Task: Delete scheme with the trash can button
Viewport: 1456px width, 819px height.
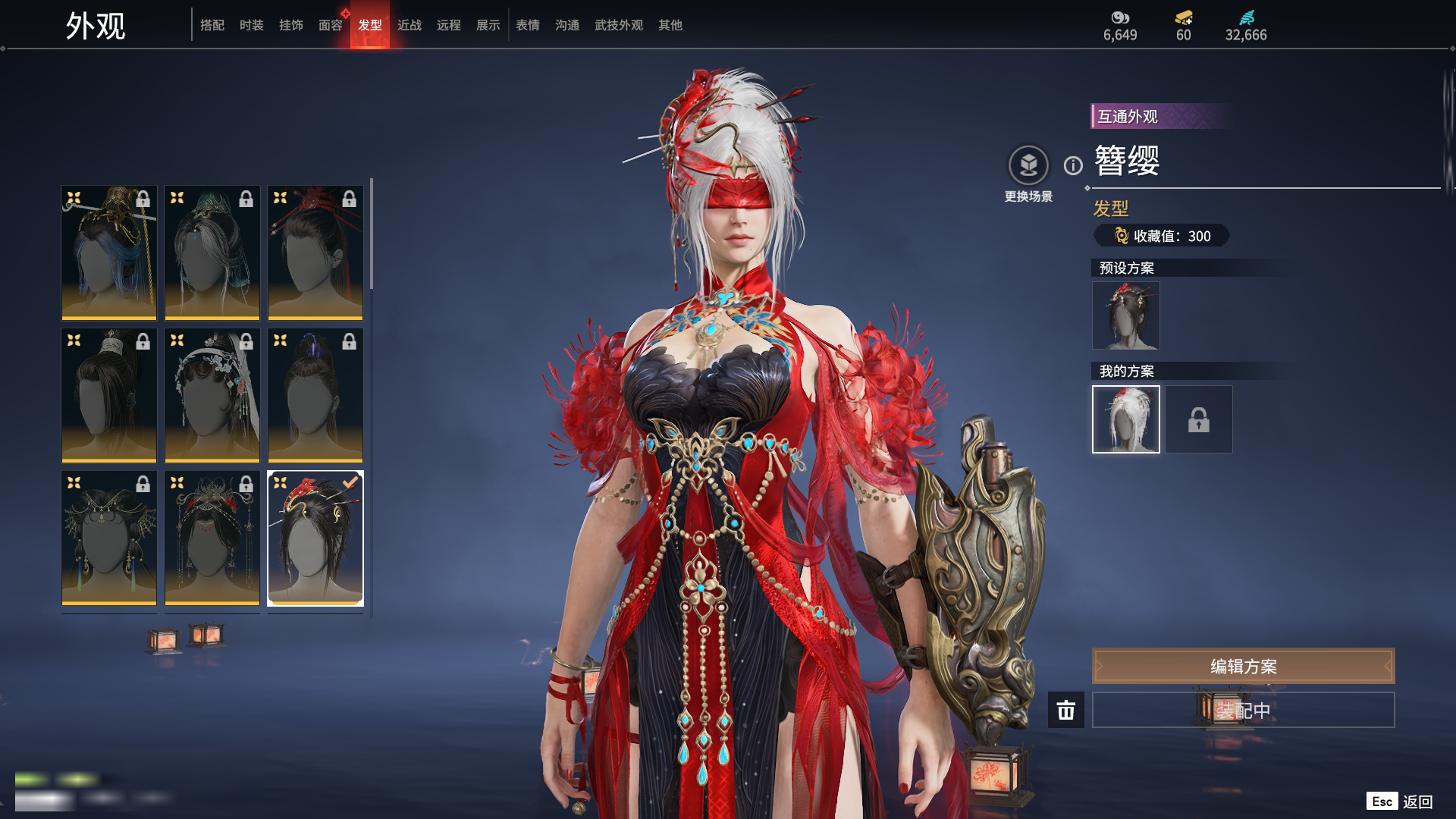Action: [1065, 710]
